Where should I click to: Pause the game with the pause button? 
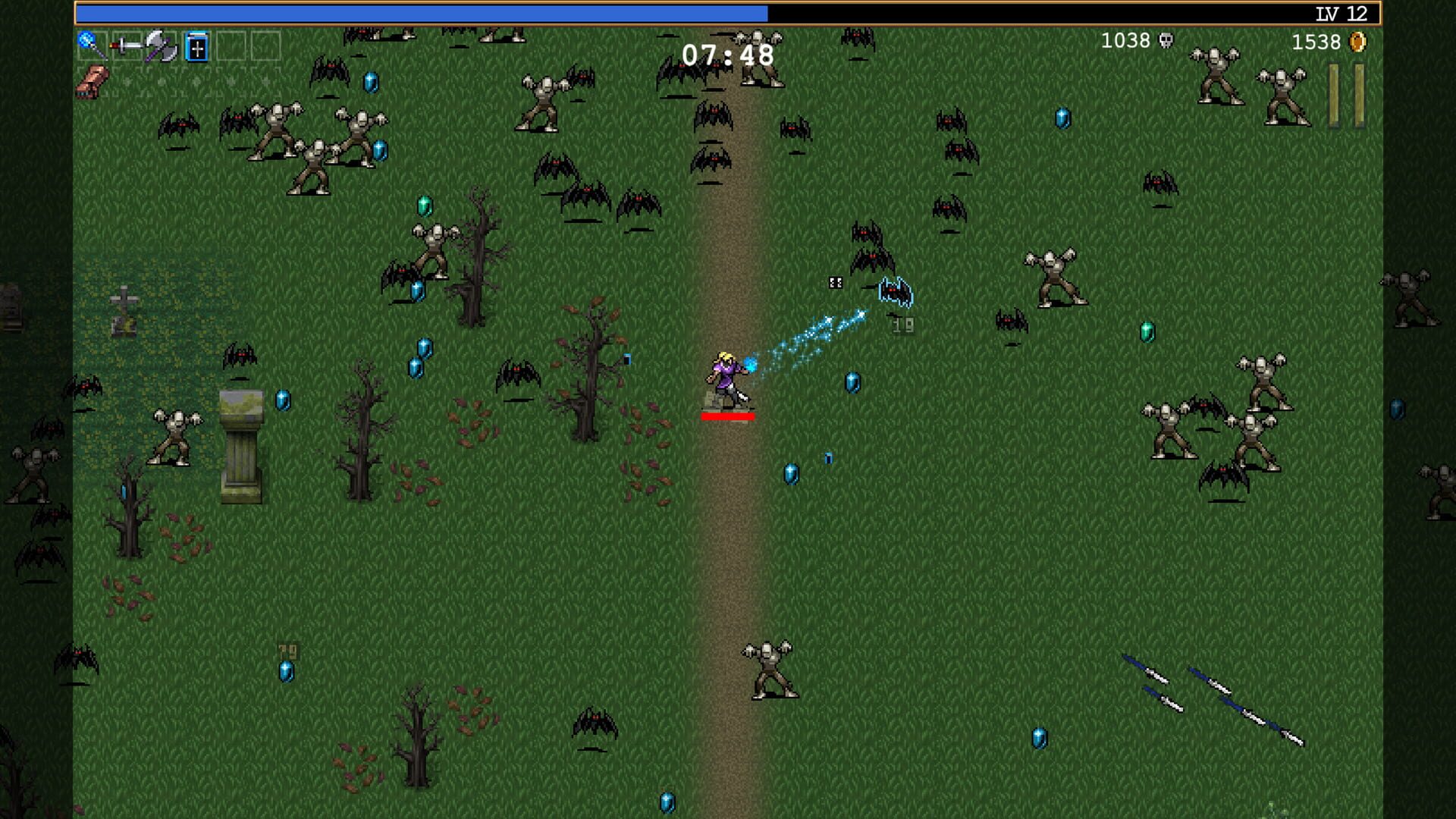pyautogui.click(x=1346, y=96)
